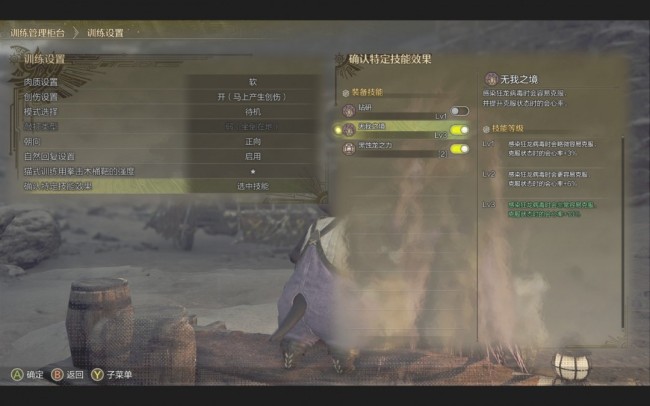Toggle the 钻研 skill switch on
This screenshot has height=406, width=650.
point(459,111)
